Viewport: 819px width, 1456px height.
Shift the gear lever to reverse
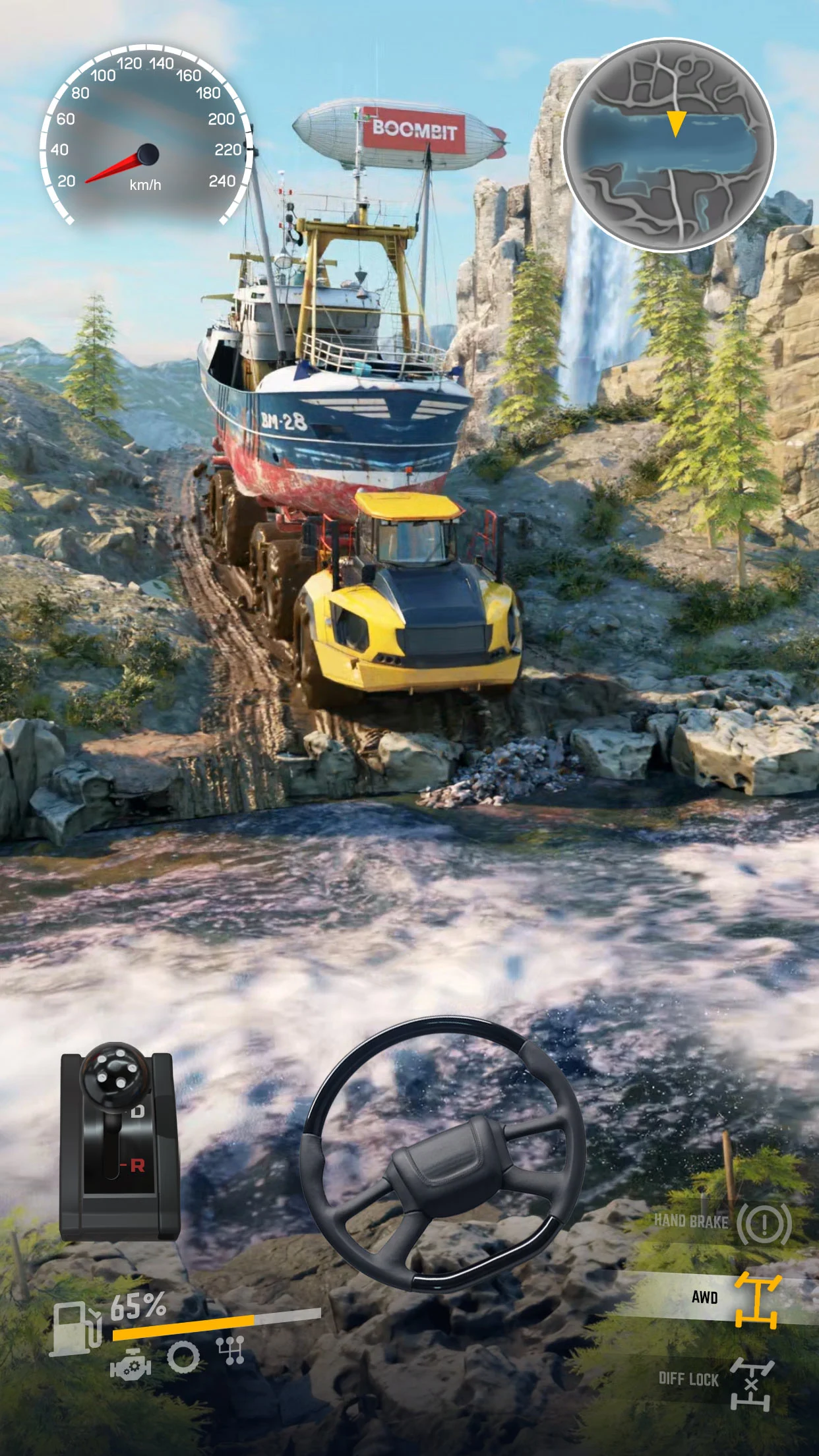click(x=136, y=1165)
